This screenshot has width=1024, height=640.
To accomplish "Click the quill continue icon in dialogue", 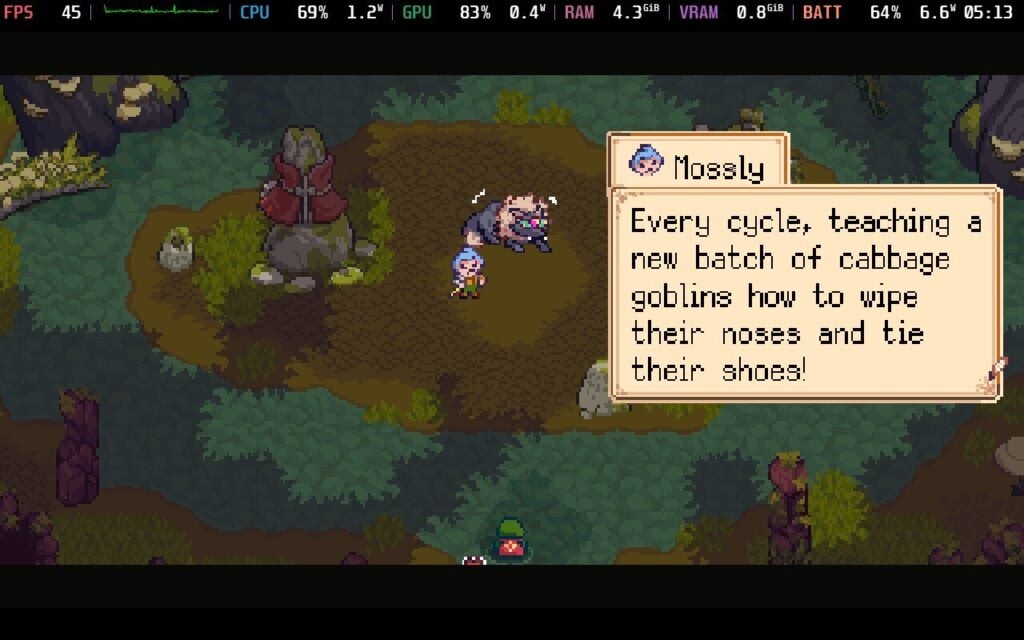I will coord(994,378).
